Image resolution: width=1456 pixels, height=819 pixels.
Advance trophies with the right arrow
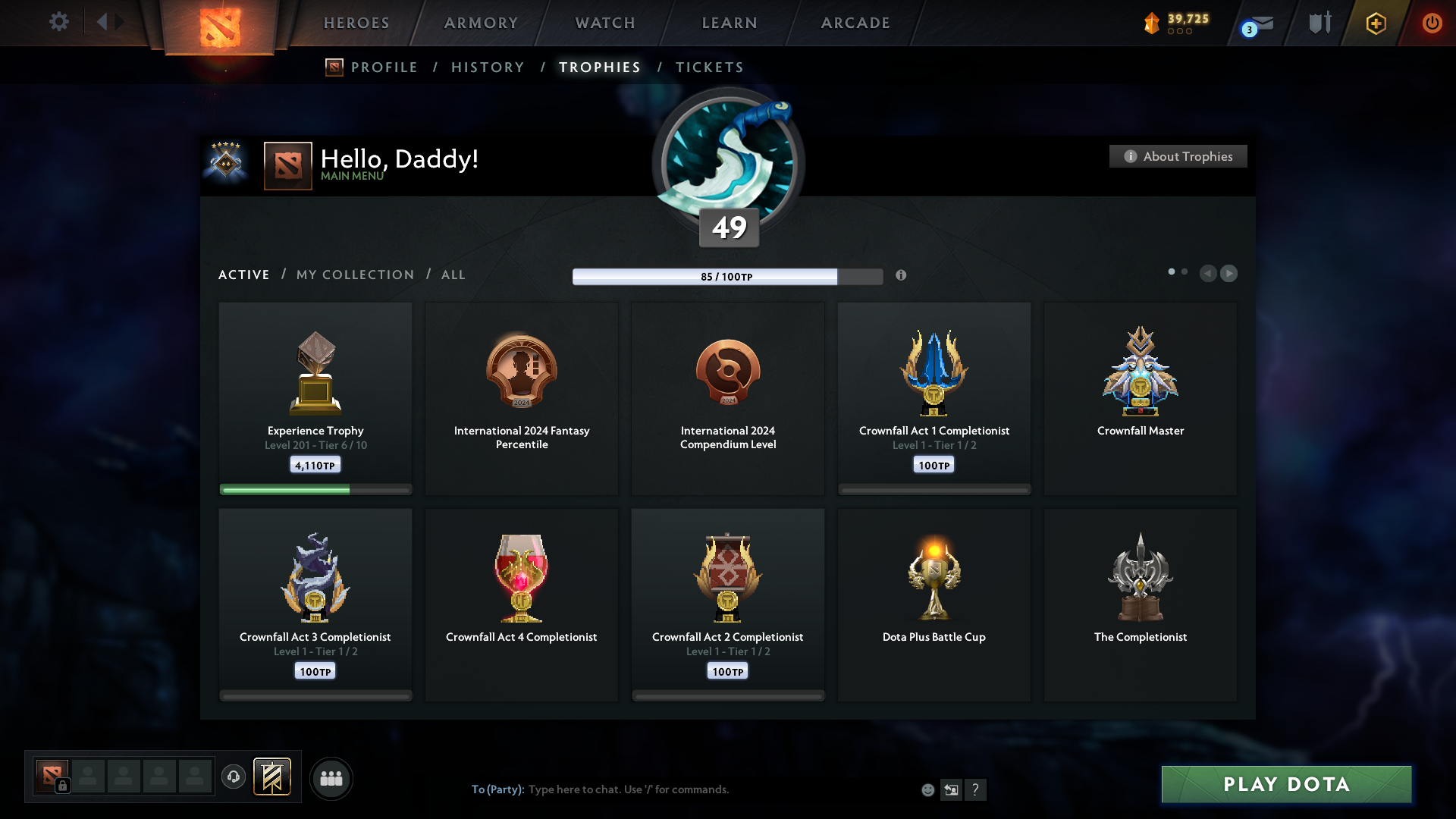coord(1229,274)
